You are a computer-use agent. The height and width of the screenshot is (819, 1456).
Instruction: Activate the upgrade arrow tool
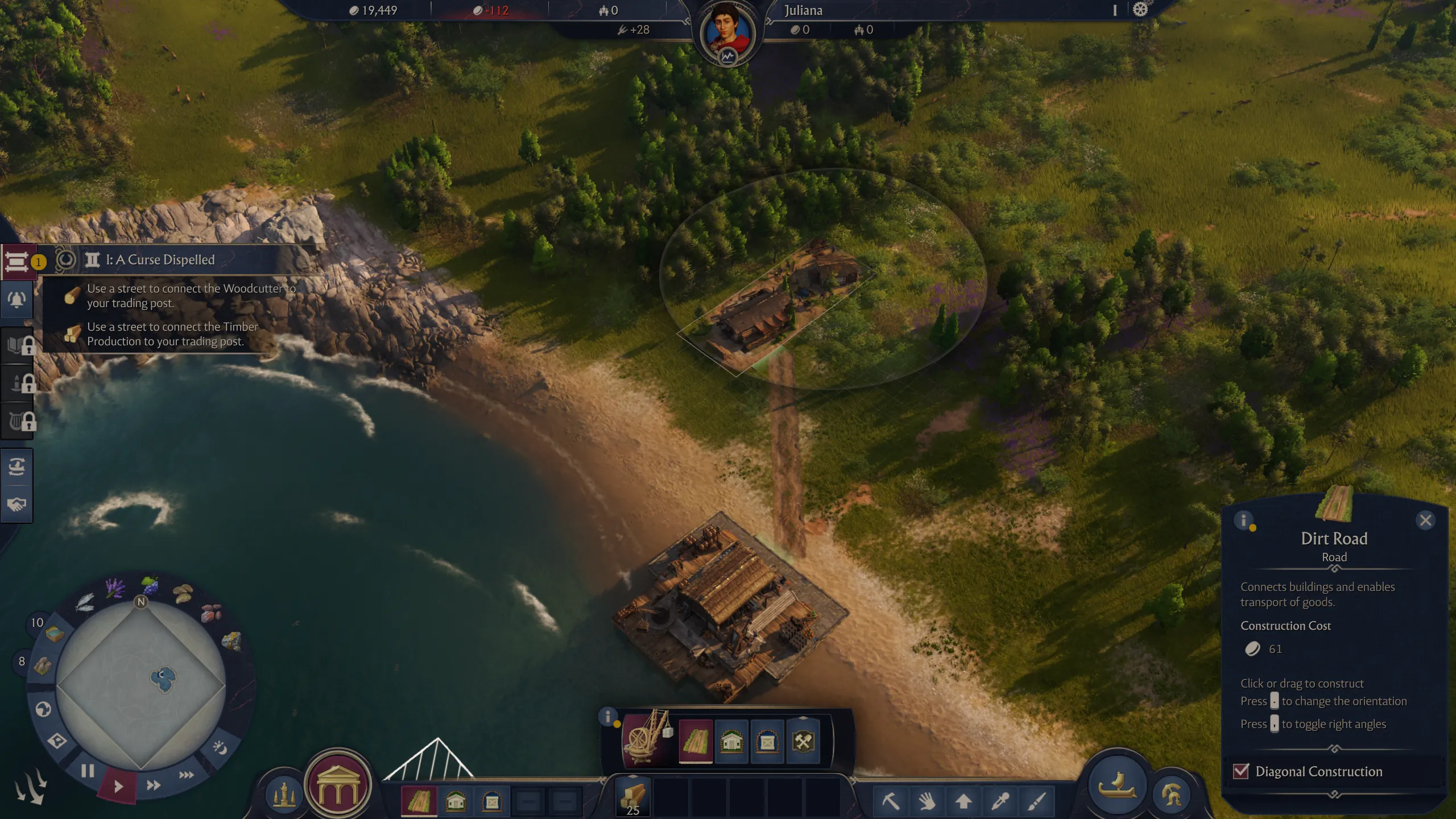(963, 801)
